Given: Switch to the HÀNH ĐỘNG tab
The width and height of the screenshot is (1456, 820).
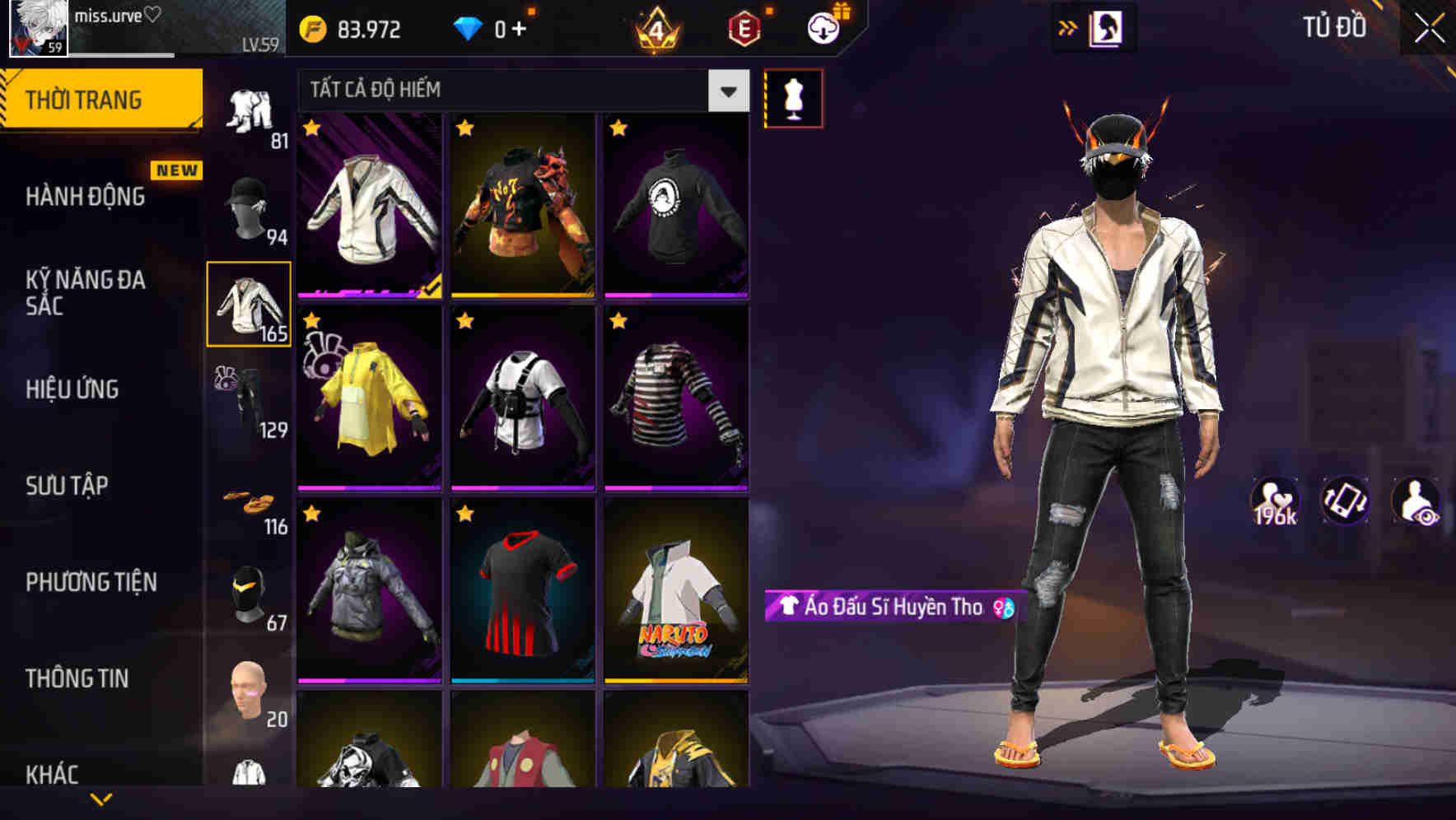Looking at the screenshot, I should tap(86, 197).
